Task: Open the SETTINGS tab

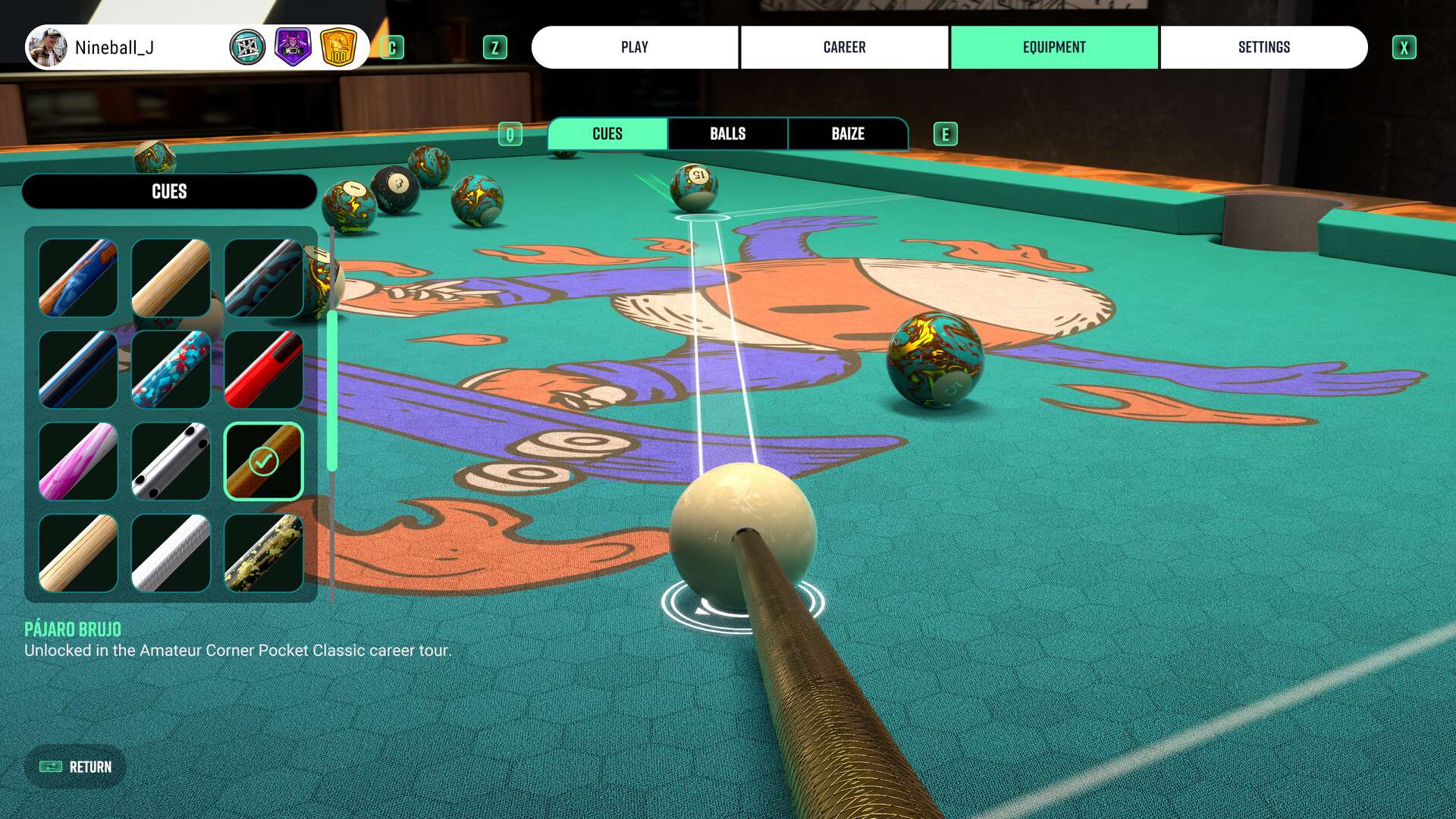Action: click(1263, 47)
